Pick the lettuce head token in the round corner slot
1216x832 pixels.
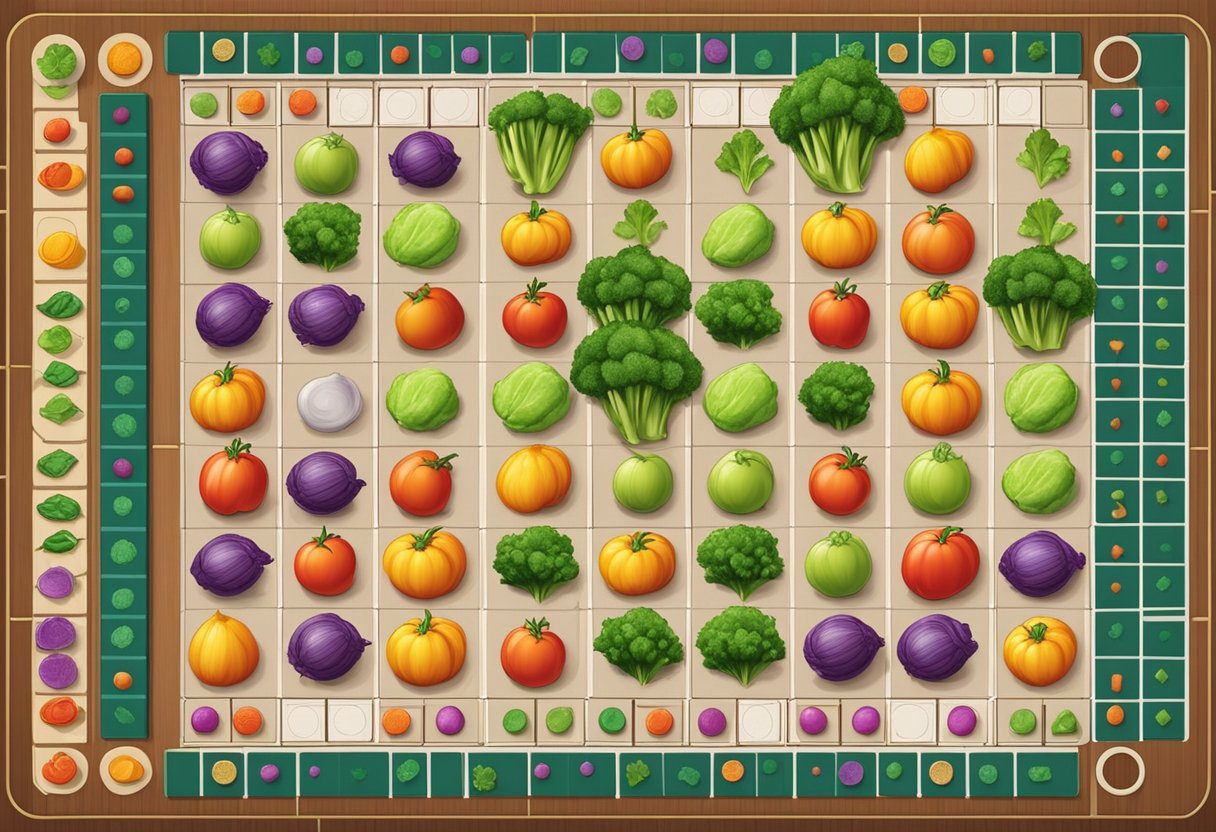tap(57, 62)
